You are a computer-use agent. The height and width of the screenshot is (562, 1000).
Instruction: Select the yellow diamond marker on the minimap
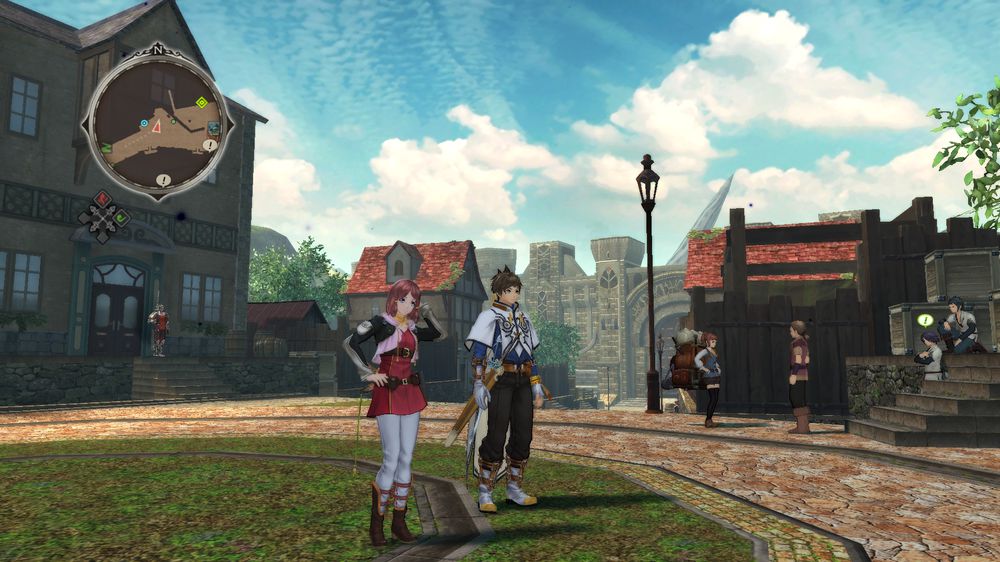tap(201, 102)
